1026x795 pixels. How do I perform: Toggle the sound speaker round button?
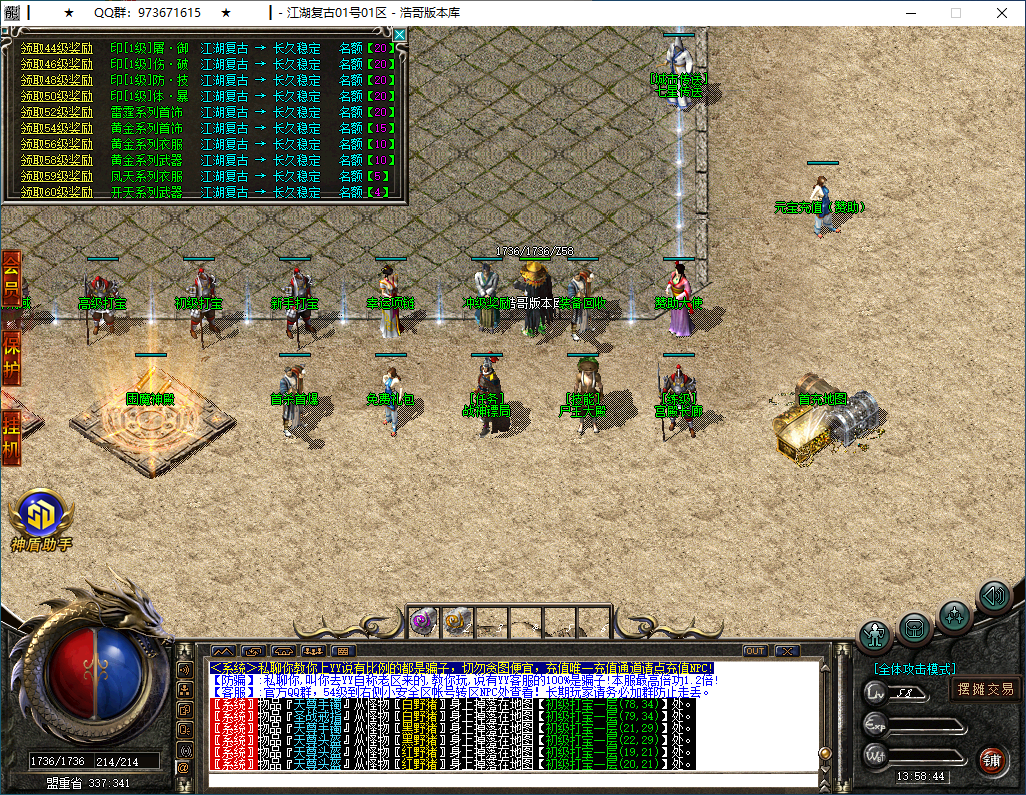994,597
